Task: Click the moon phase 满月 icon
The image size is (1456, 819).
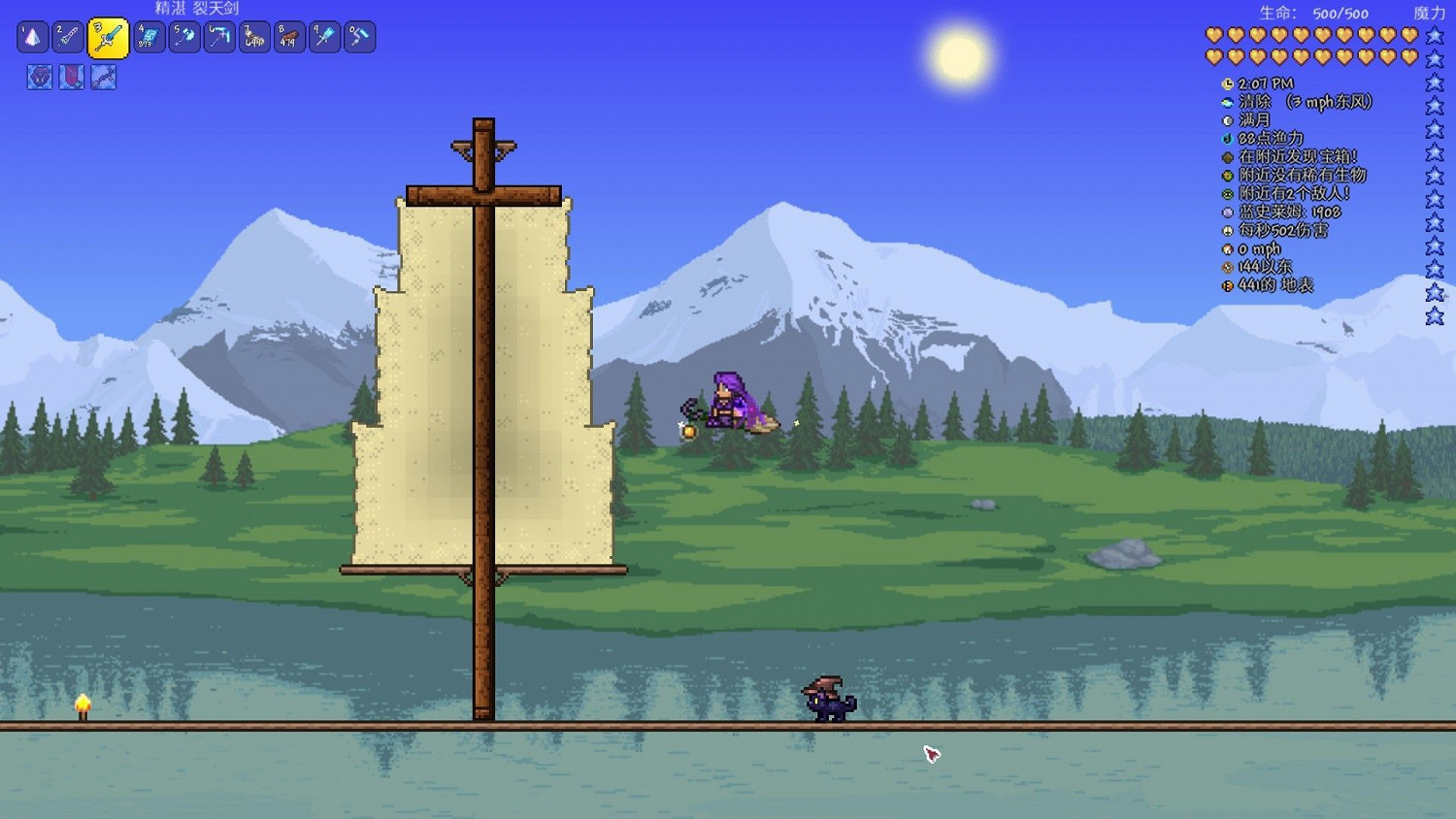Action: click(x=1227, y=120)
